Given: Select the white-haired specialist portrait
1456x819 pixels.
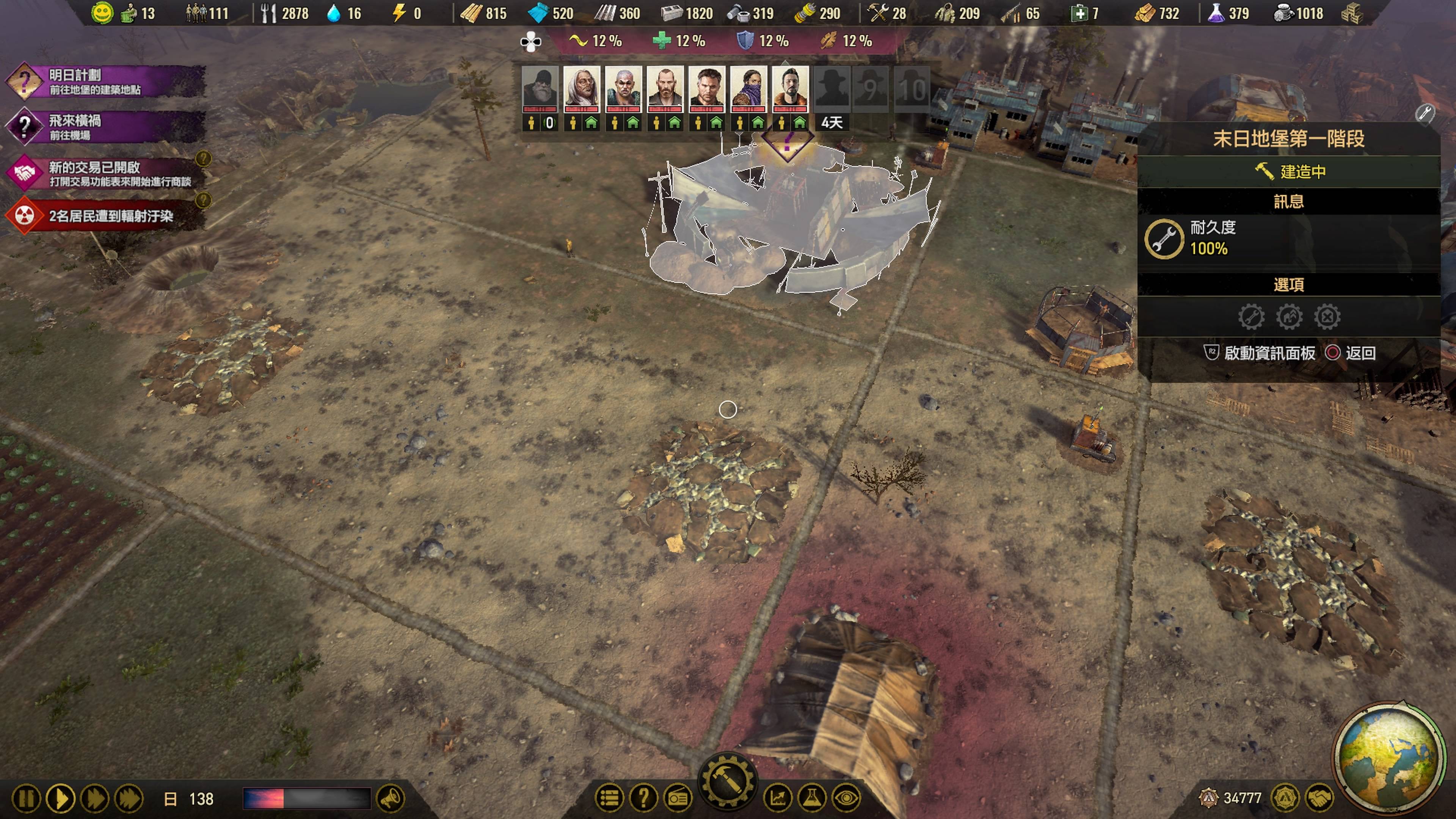Looking at the screenshot, I should tap(581, 88).
